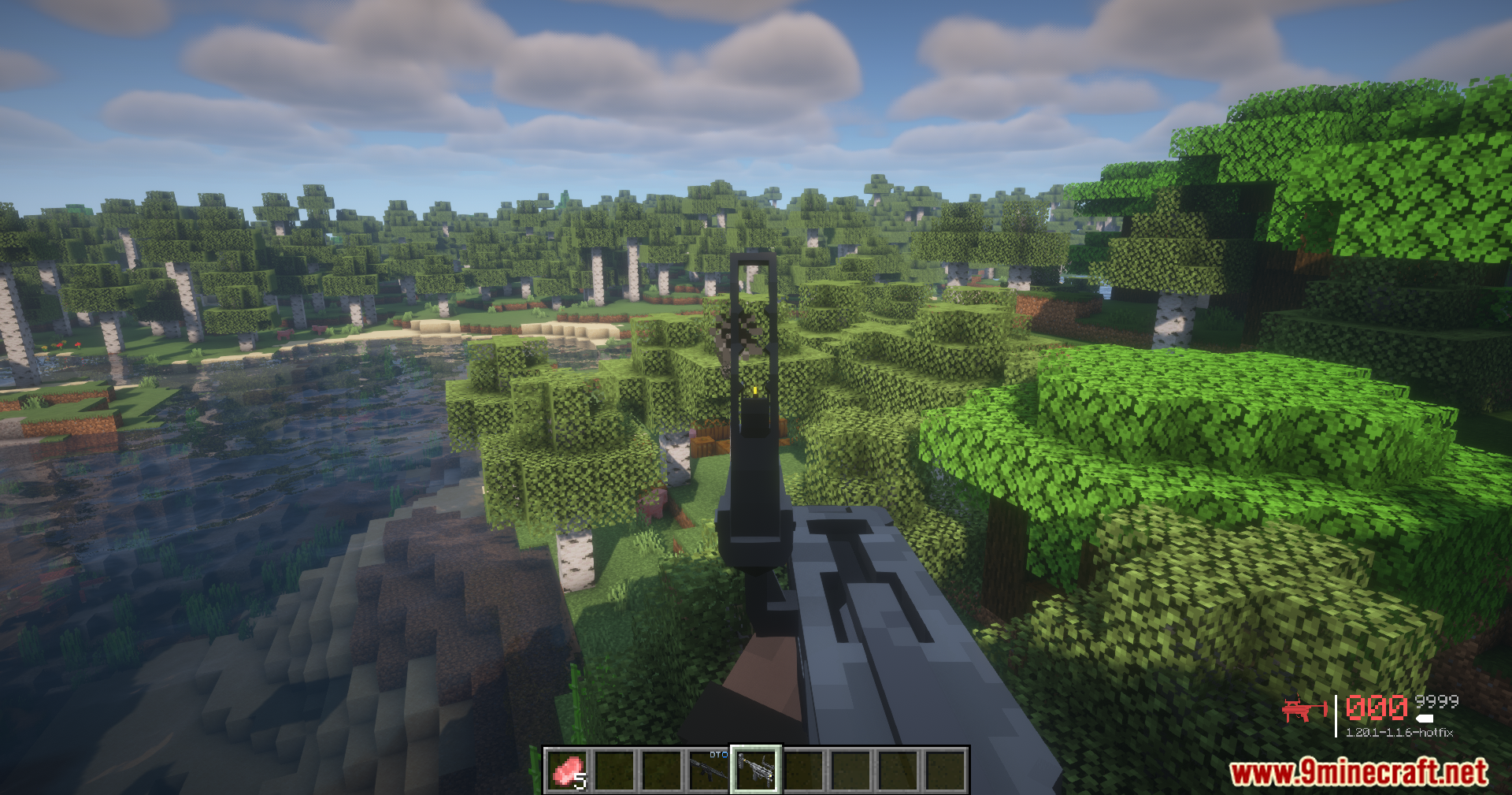Select the highlighted submachine gun slot
The image size is (1512, 795).
[x=756, y=770]
